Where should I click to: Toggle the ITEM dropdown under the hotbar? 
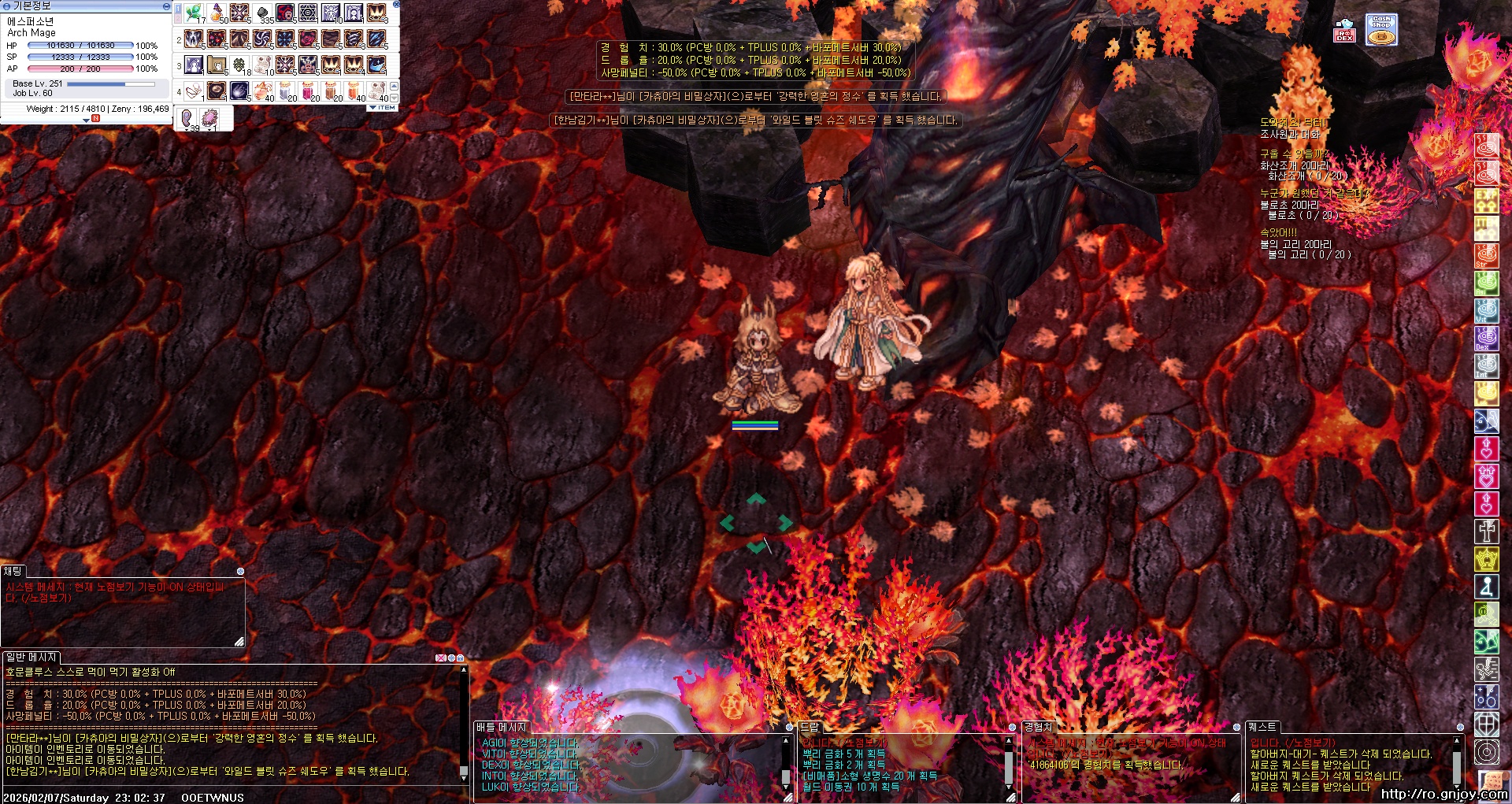(383, 107)
